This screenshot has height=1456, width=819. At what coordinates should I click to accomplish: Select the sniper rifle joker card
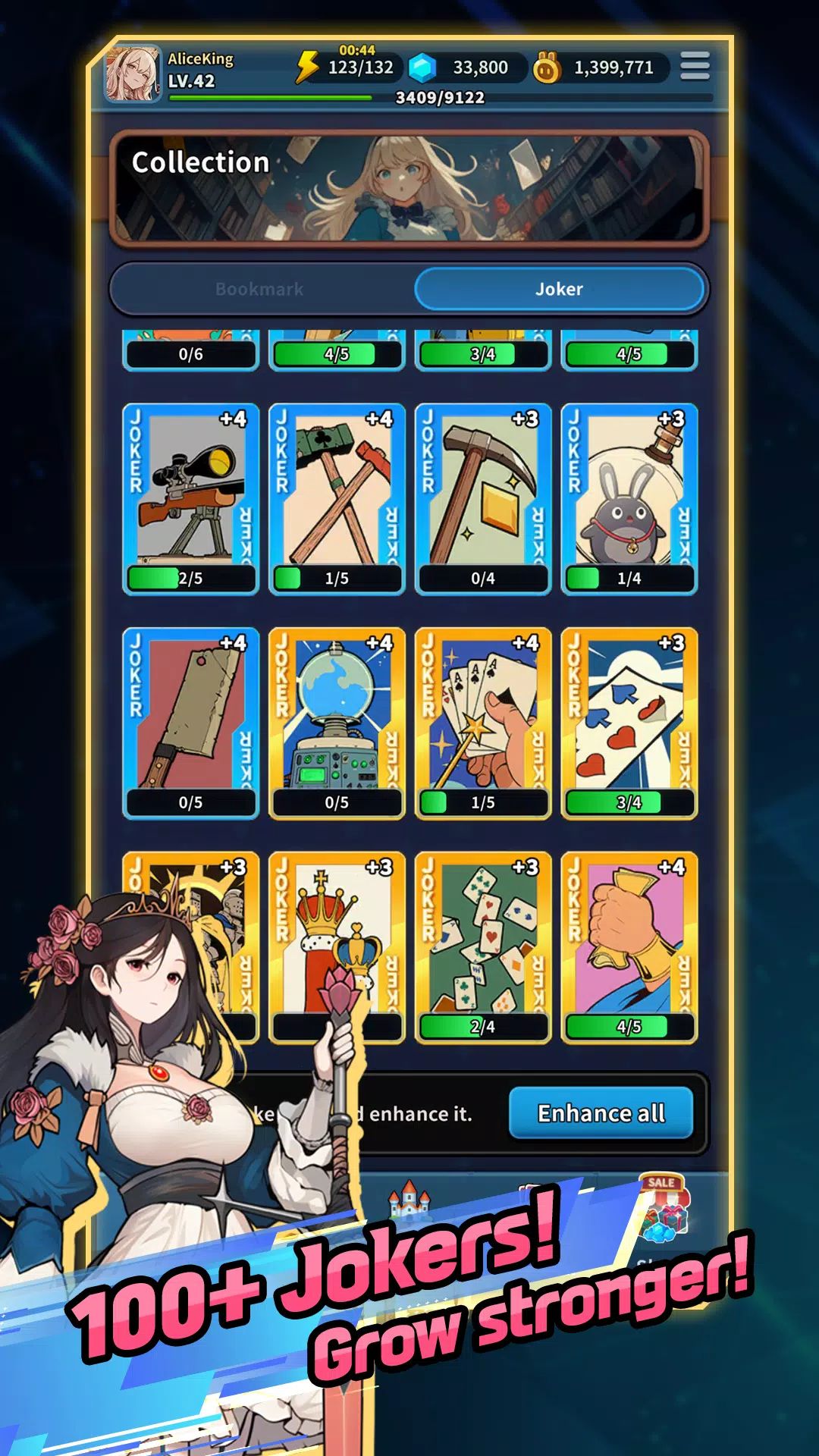(190, 498)
